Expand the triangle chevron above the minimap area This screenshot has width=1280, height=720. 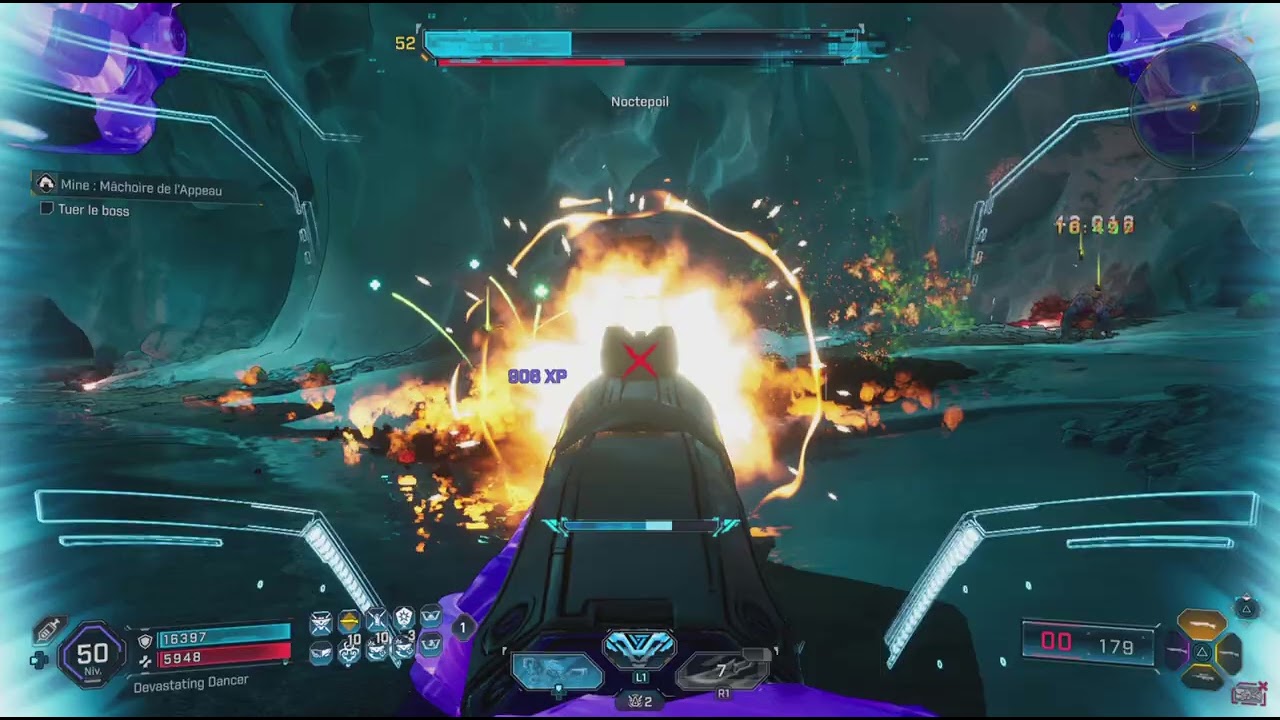(1247, 608)
